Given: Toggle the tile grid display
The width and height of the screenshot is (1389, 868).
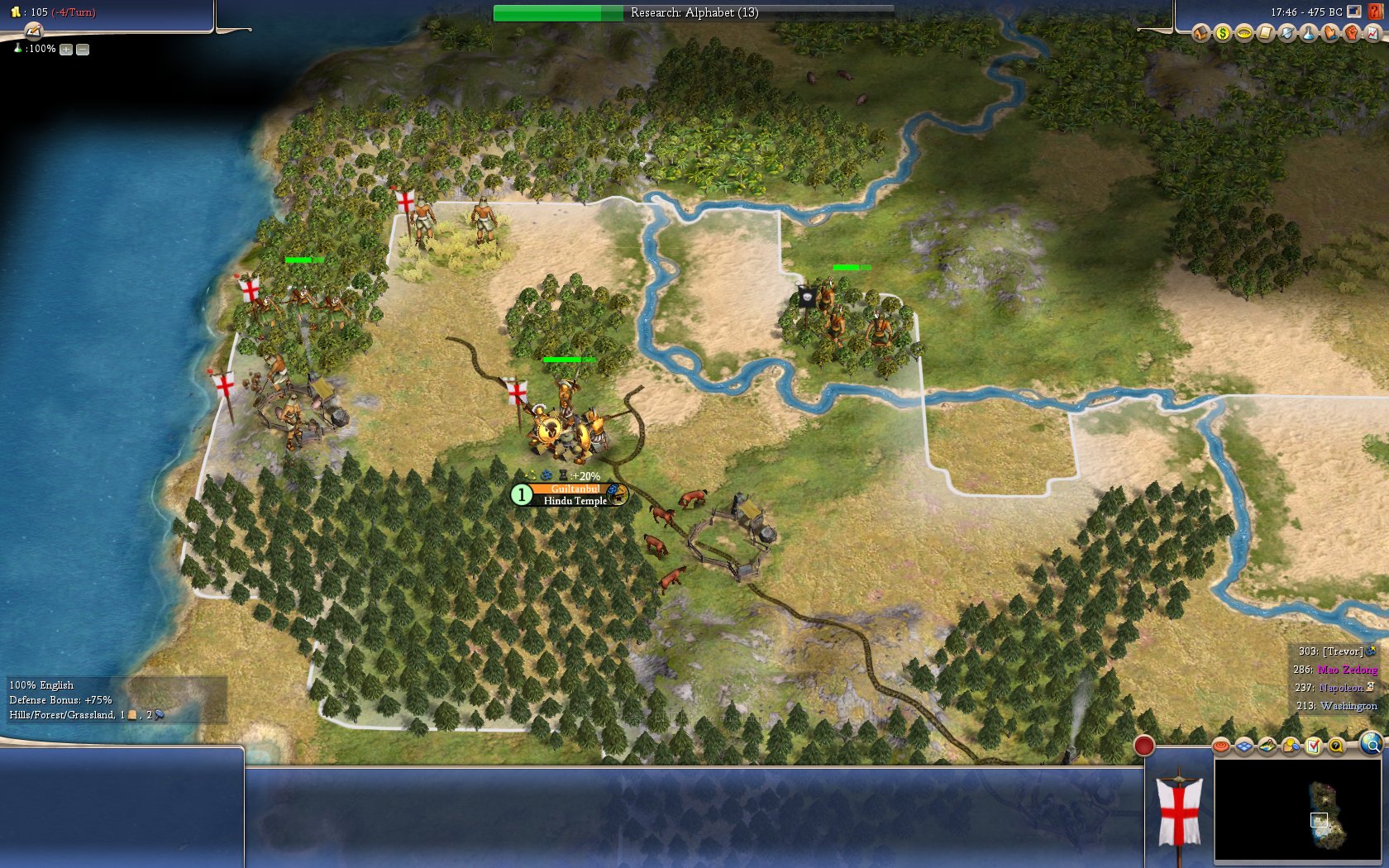Looking at the screenshot, I should click(1244, 746).
